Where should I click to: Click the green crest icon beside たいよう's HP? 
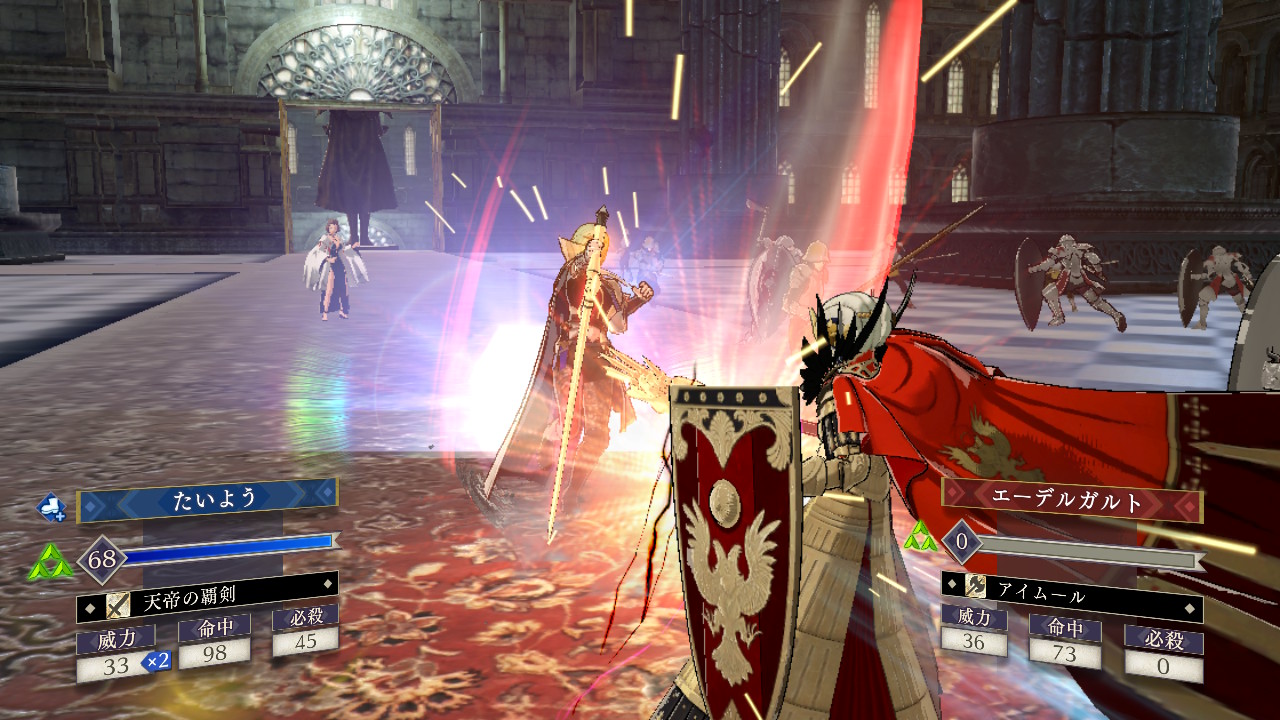pos(50,562)
